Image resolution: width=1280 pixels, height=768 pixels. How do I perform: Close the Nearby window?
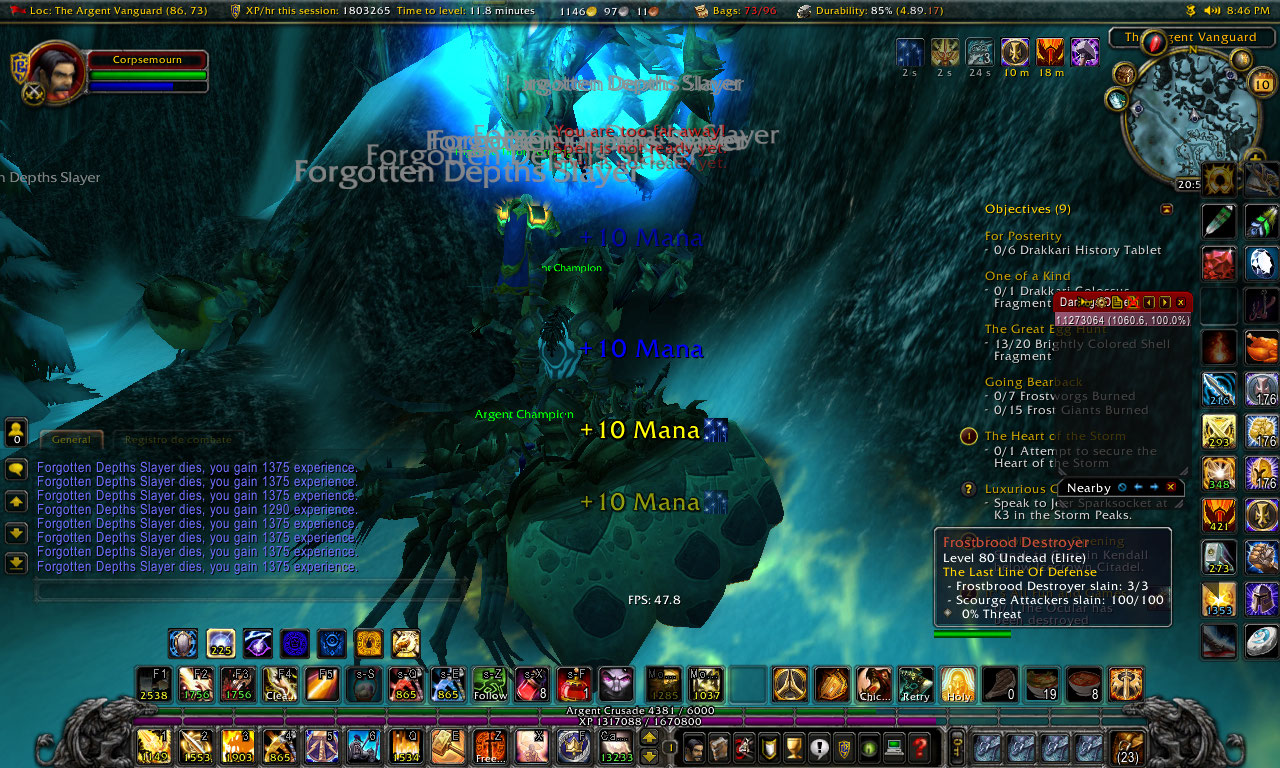click(1170, 487)
